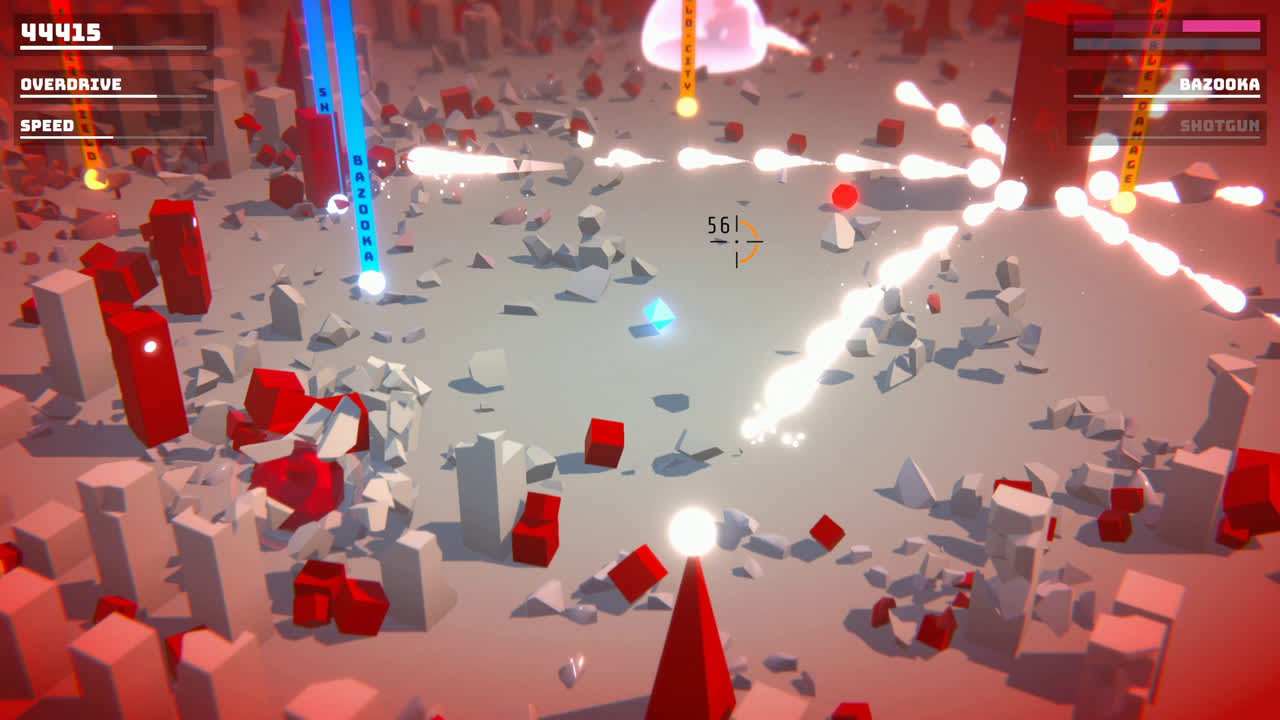Screen dimensions: 1280x720
Task: Click the ammo count label showing 56
Action: (x=716, y=227)
